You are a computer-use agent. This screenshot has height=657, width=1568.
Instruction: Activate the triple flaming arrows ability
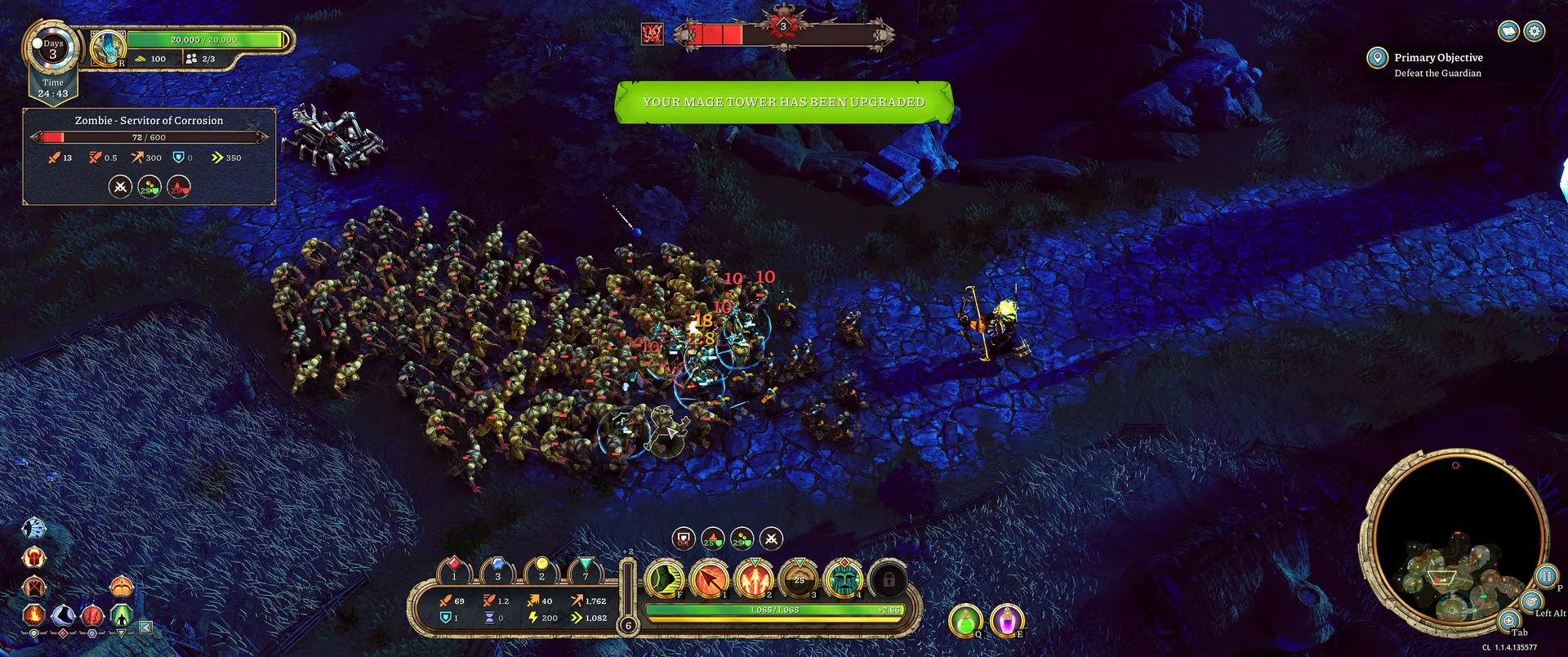point(755,579)
